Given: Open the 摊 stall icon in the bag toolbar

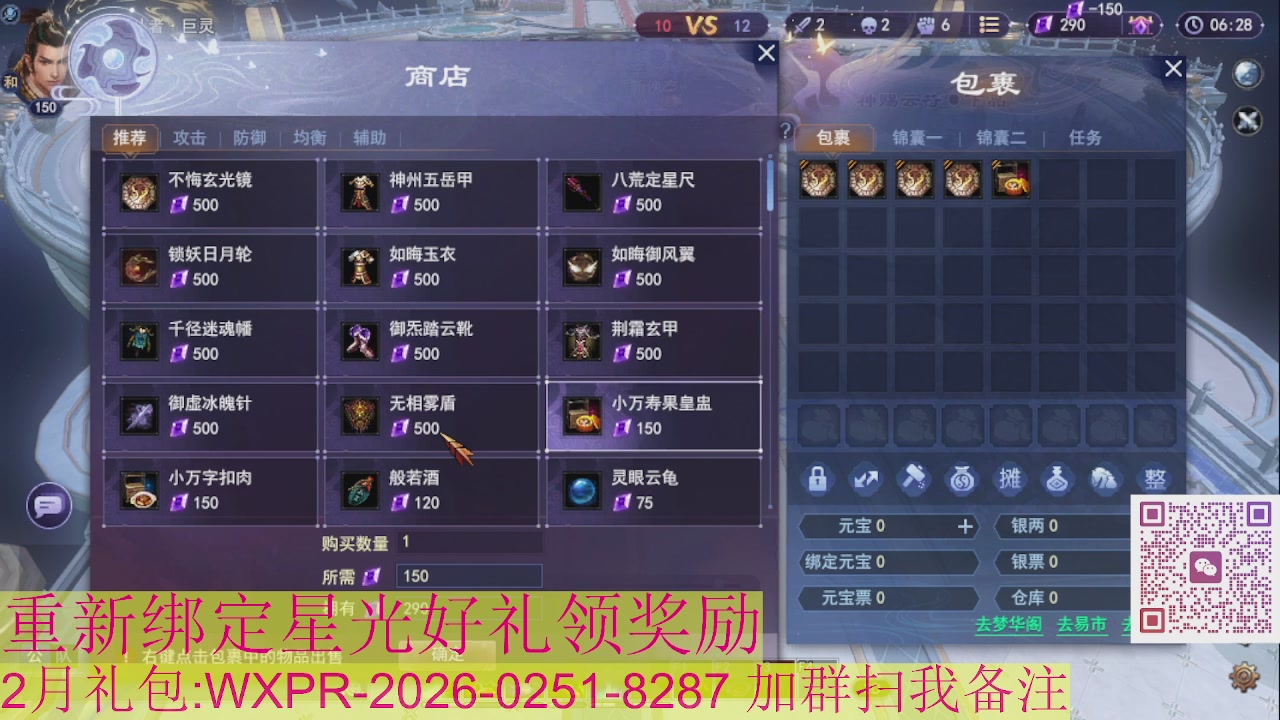Looking at the screenshot, I should click(1010, 479).
